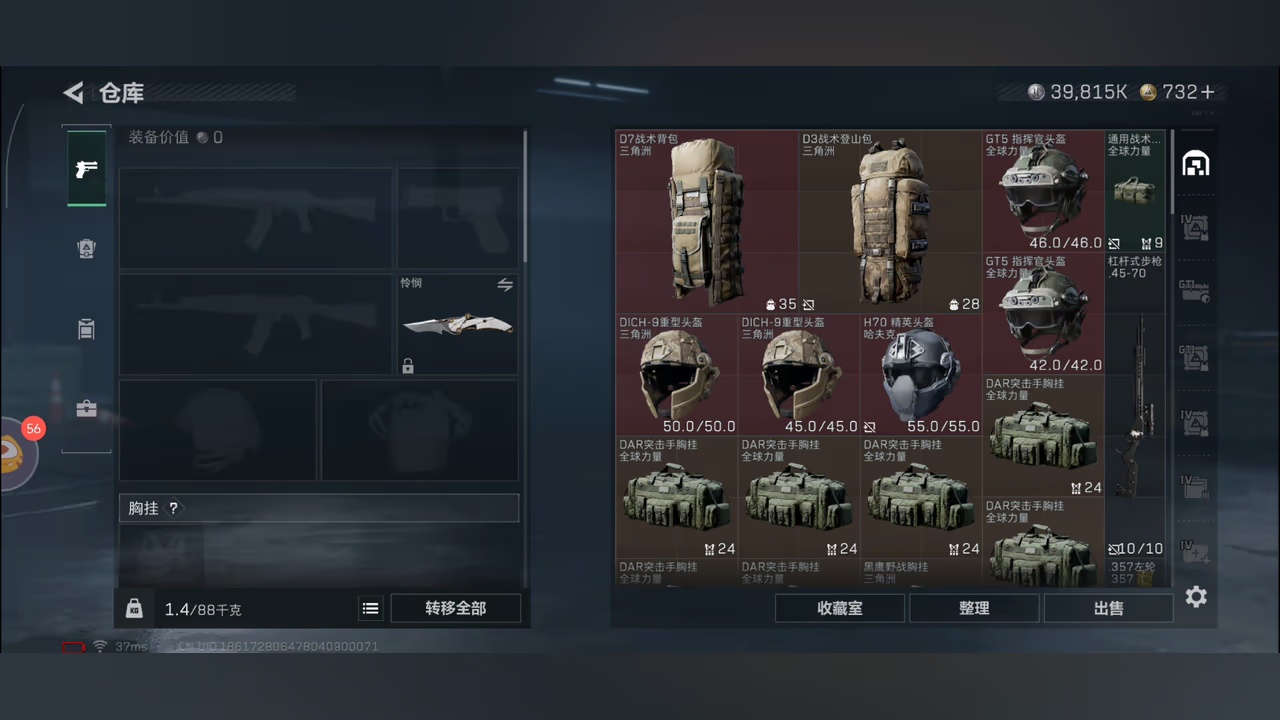Select the 杠杆式步枪 .45-70 rifle
The width and height of the screenshot is (1280, 720).
click(x=1135, y=405)
